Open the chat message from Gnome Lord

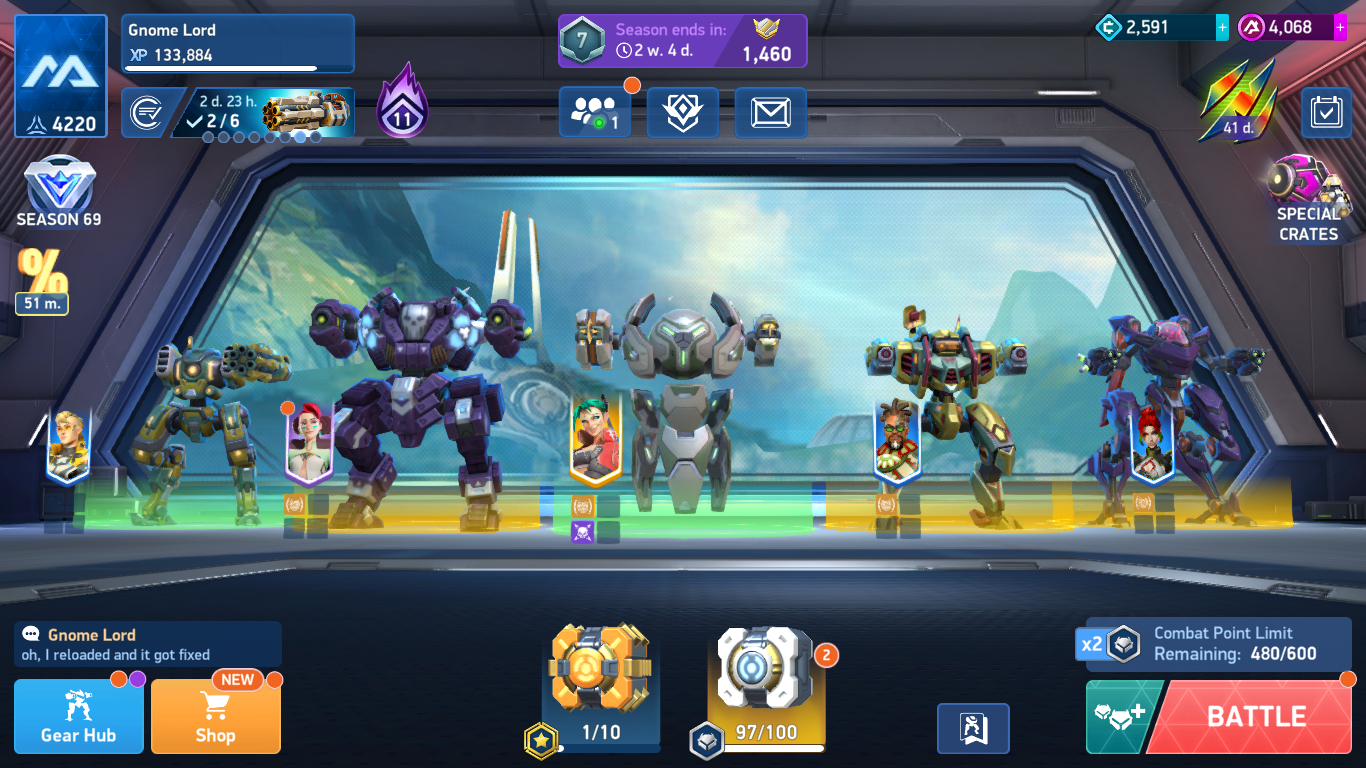coord(147,644)
